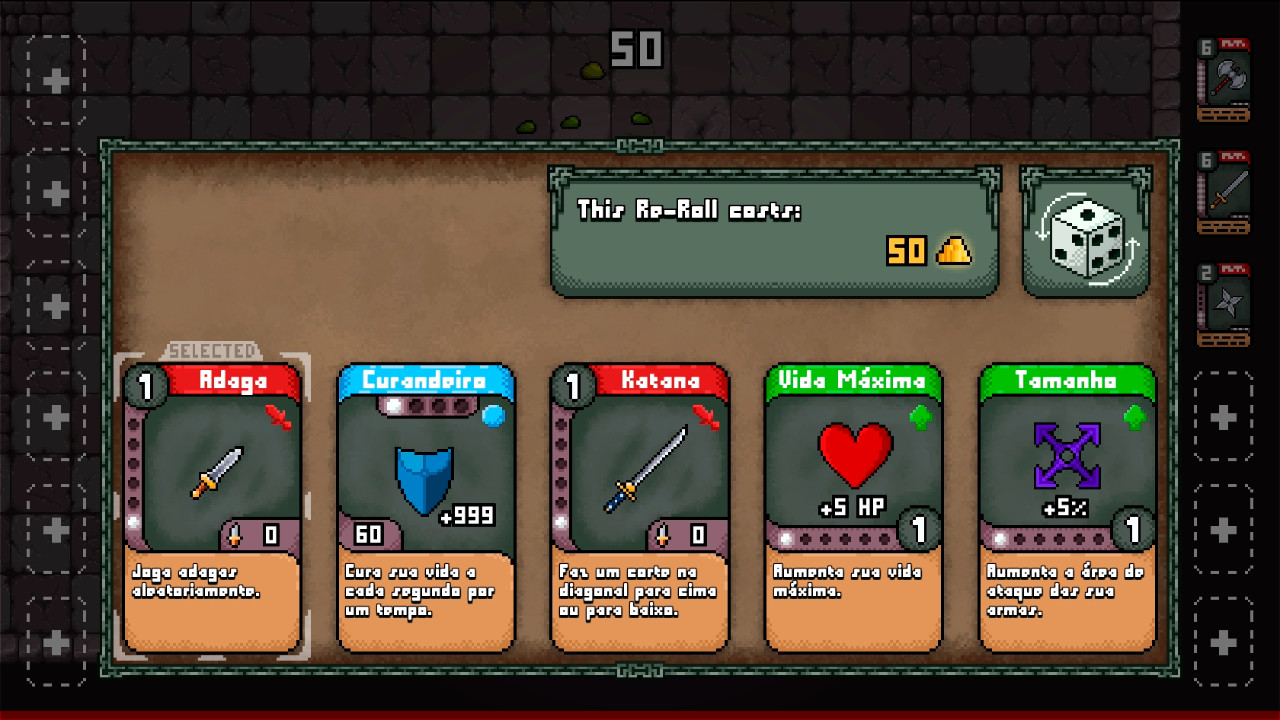Click the gold pile icon next to the 50 cost
1280x720 pixels.
(x=952, y=252)
